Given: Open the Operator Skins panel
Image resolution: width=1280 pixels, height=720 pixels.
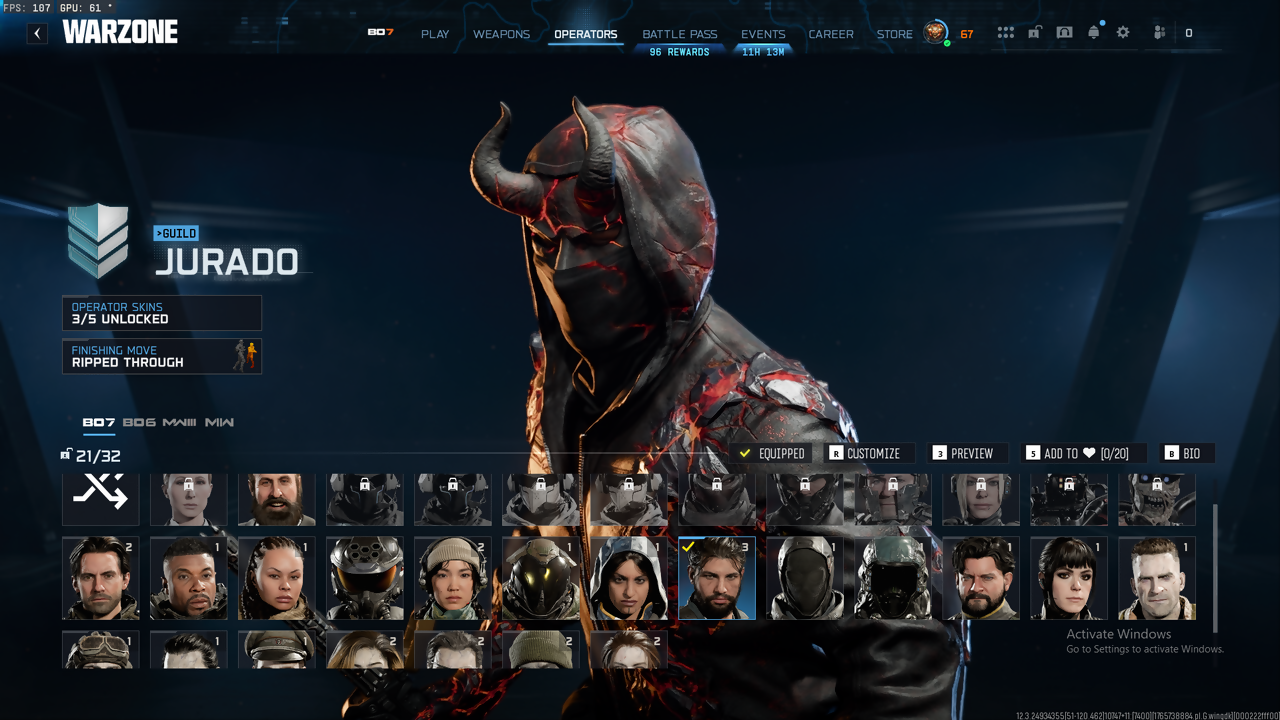Looking at the screenshot, I should [x=162, y=313].
